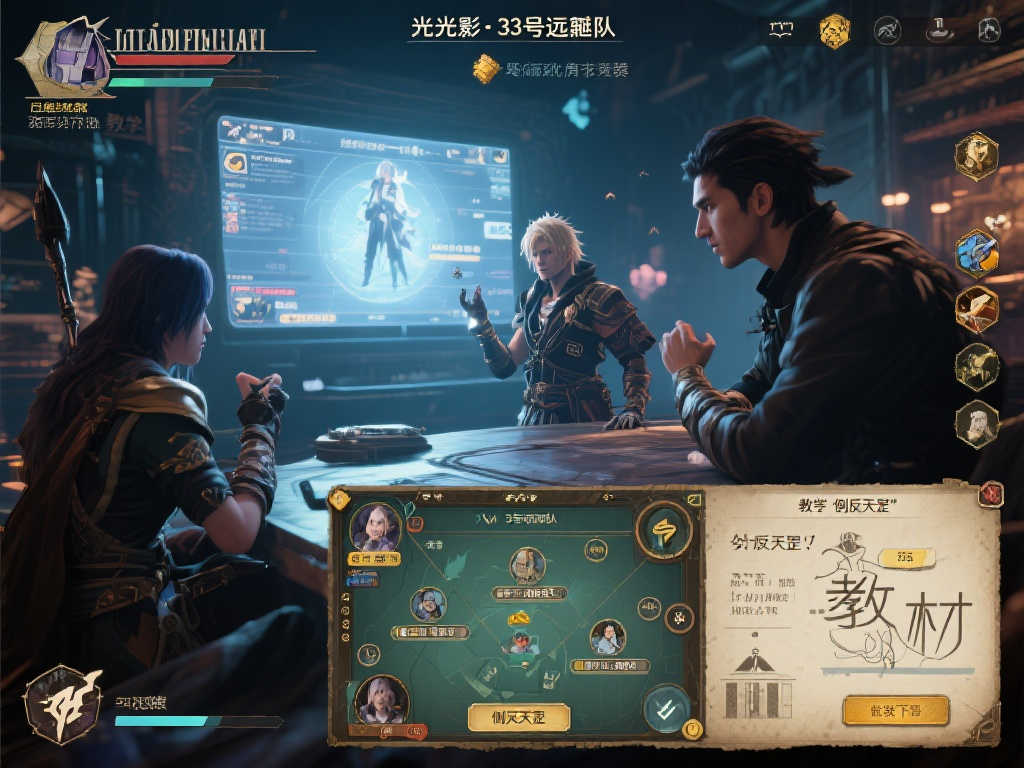The image size is (1024, 768).
Task: Click the gold cube objective tracker icon
Action: pyautogui.click(x=486, y=69)
